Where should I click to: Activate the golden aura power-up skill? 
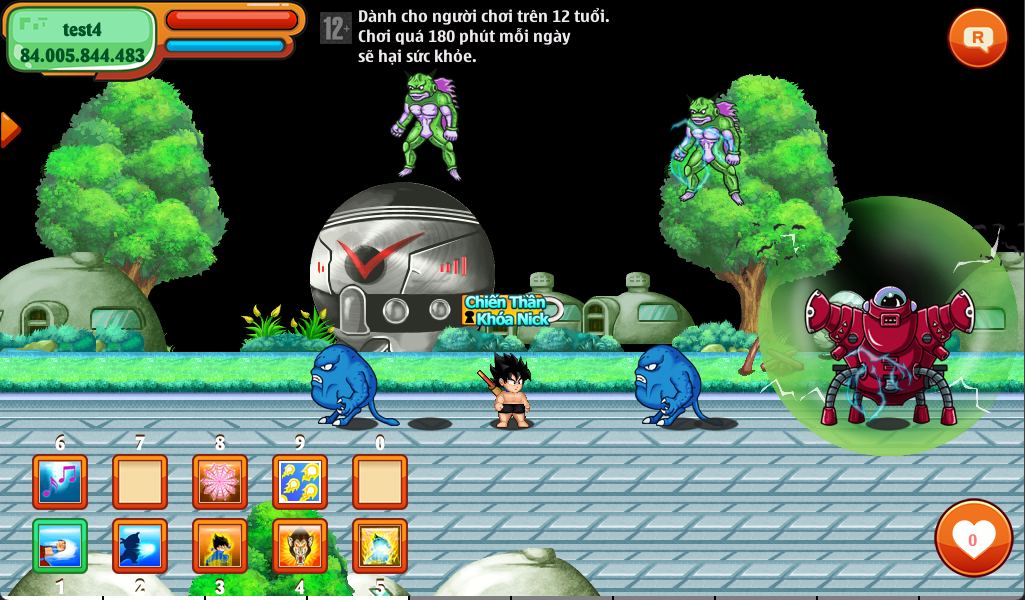point(220,546)
